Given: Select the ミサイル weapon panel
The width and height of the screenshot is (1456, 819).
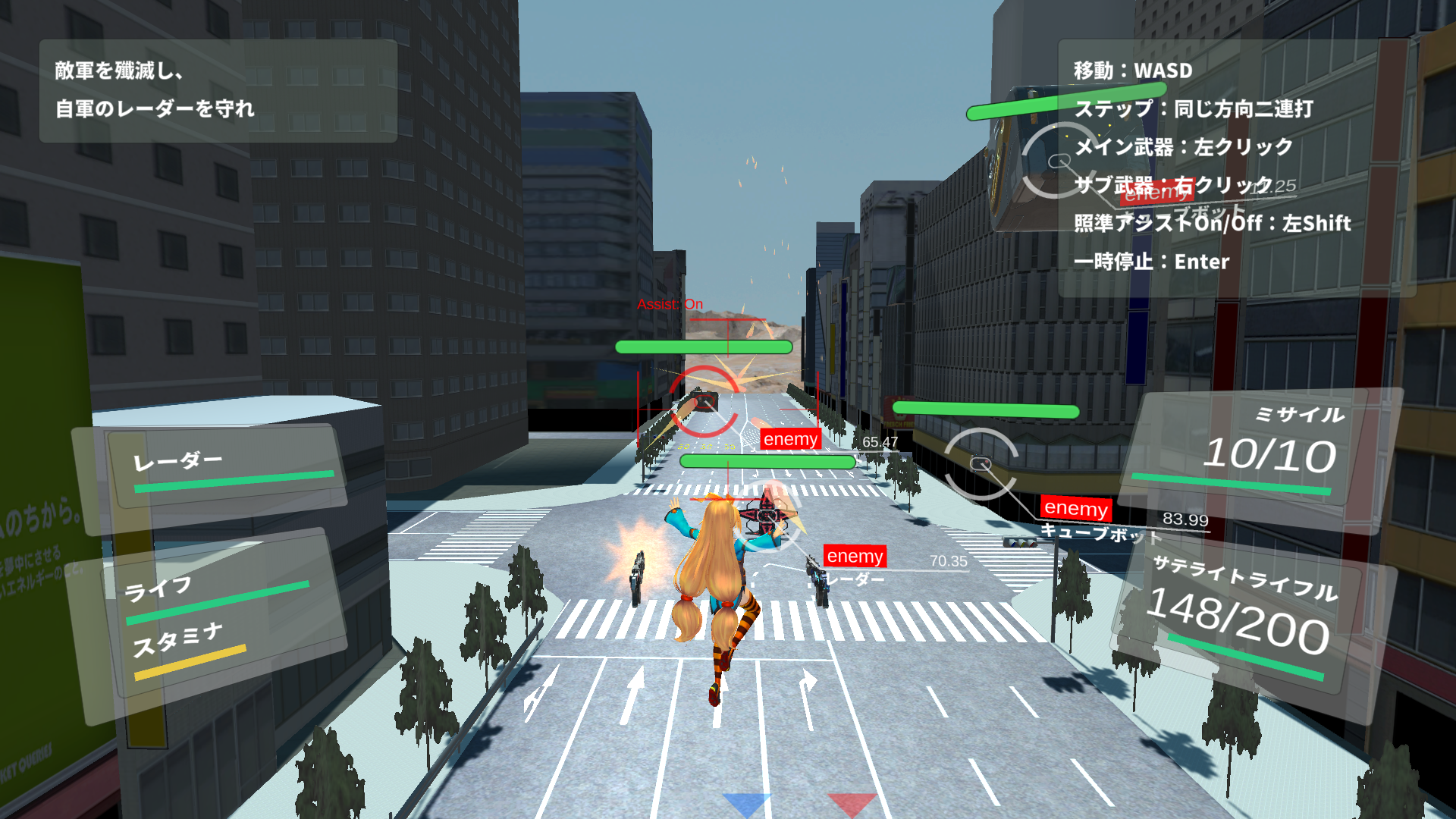Looking at the screenshot, I should click(1259, 447).
